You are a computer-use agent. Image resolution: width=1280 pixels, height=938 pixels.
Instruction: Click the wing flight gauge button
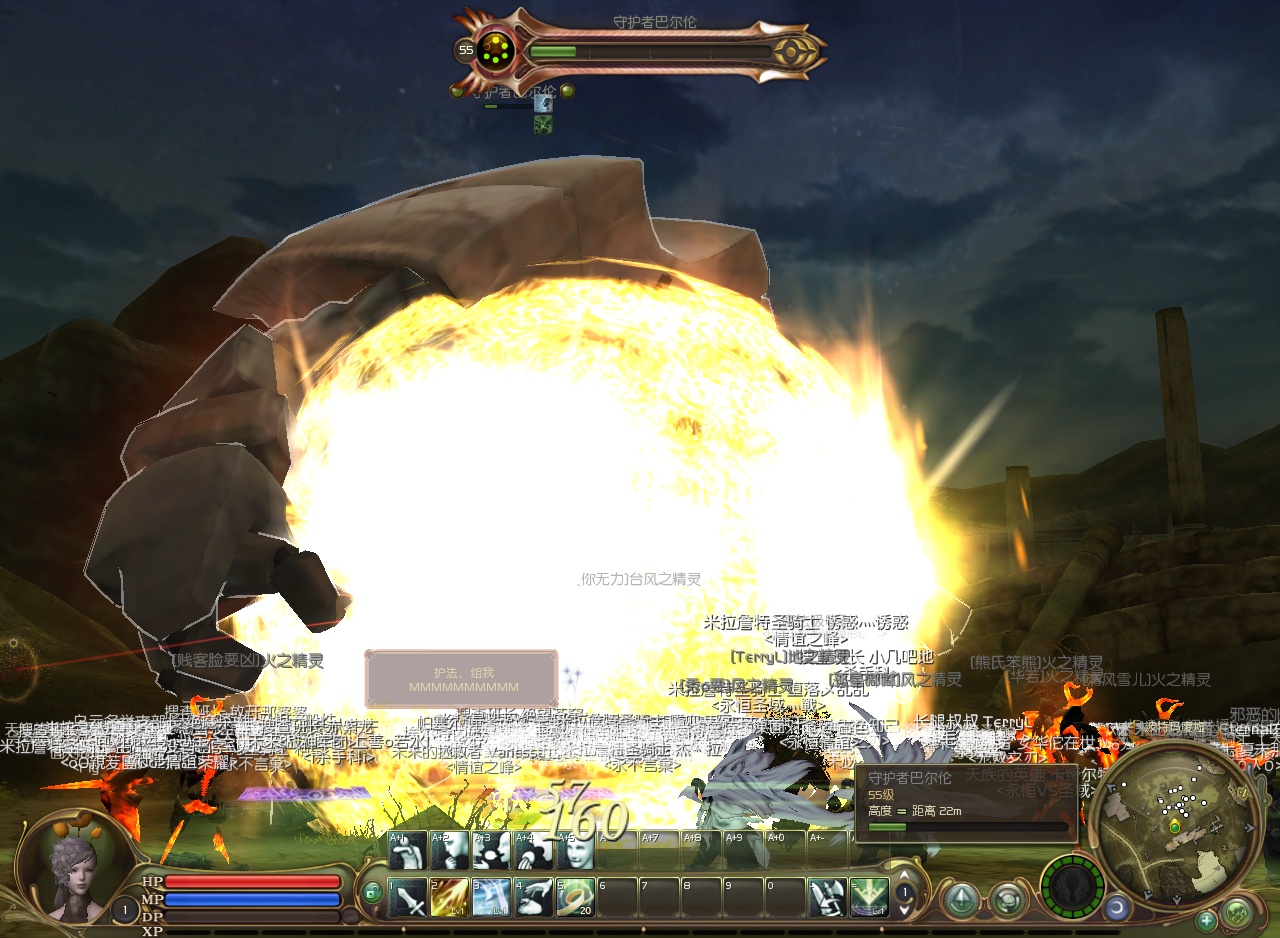(x=1073, y=888)
